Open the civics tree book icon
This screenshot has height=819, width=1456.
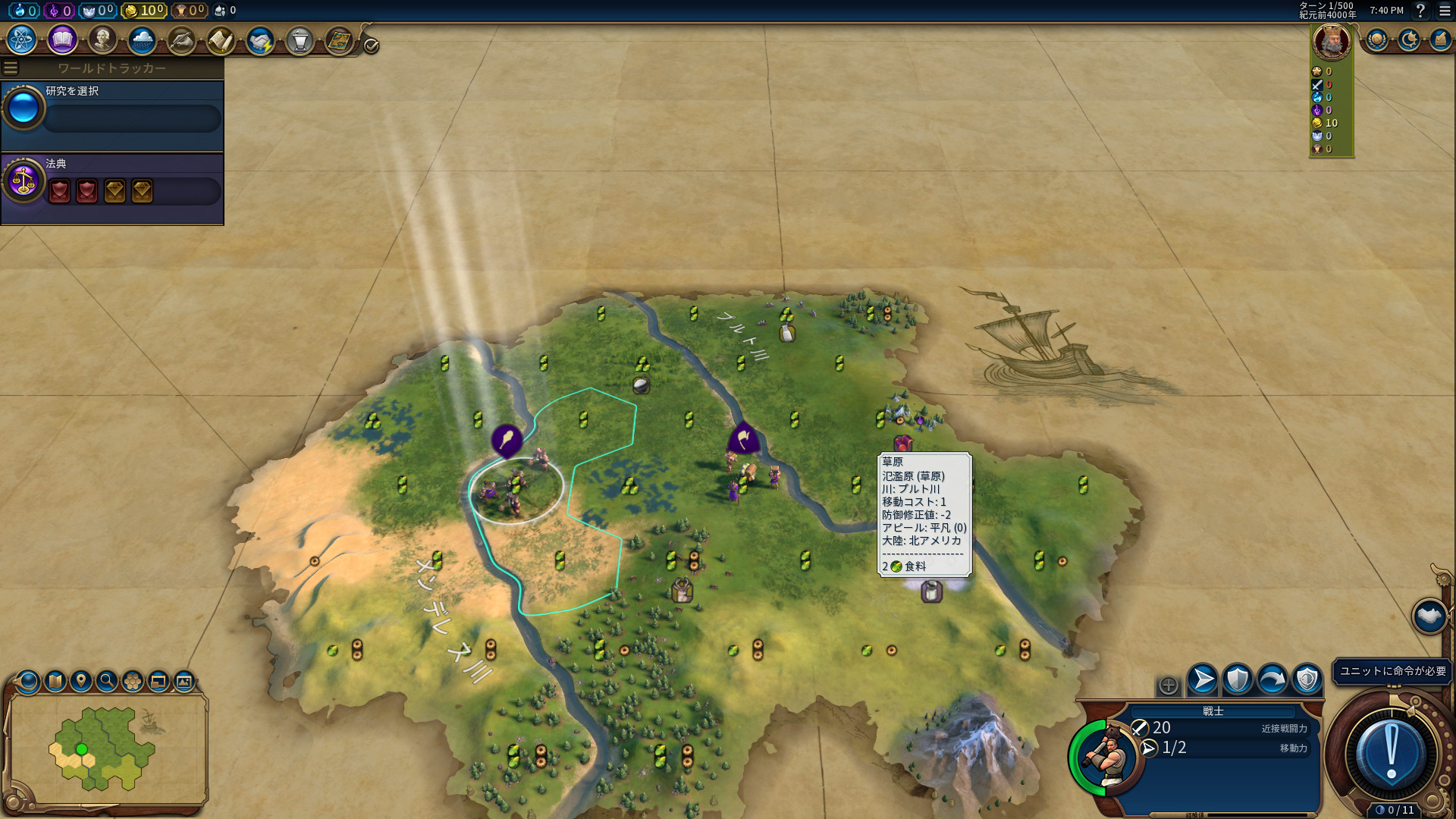[62, 39]
